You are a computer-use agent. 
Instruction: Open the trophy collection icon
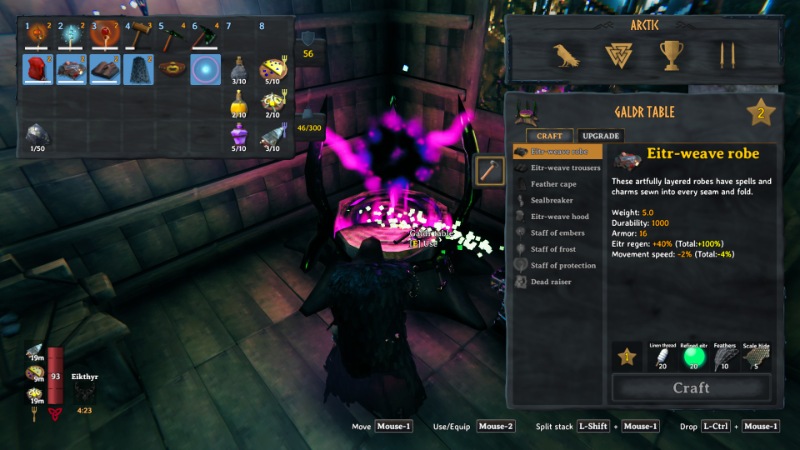click(670, 56)
